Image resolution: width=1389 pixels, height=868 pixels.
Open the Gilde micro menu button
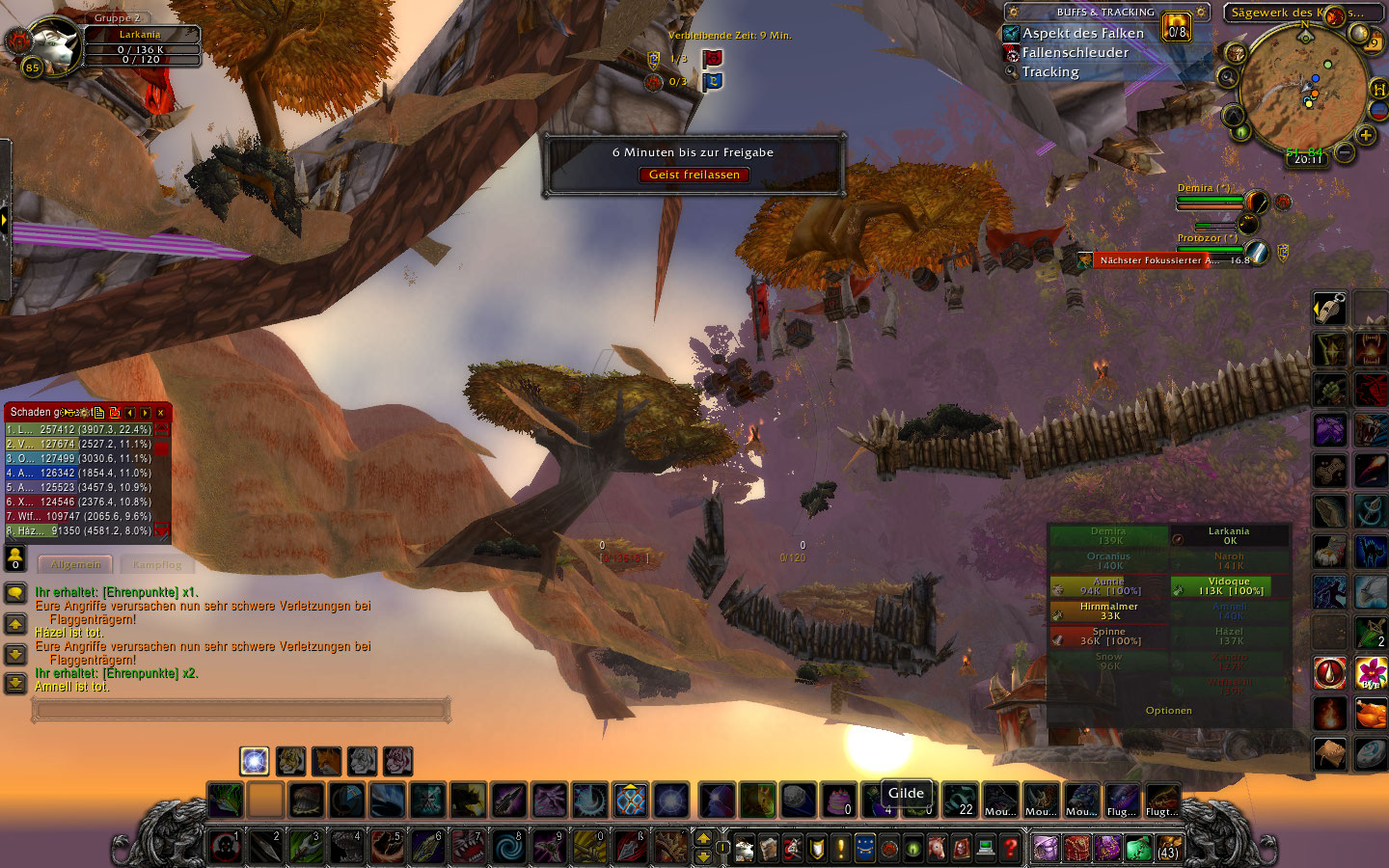(865, 848)
